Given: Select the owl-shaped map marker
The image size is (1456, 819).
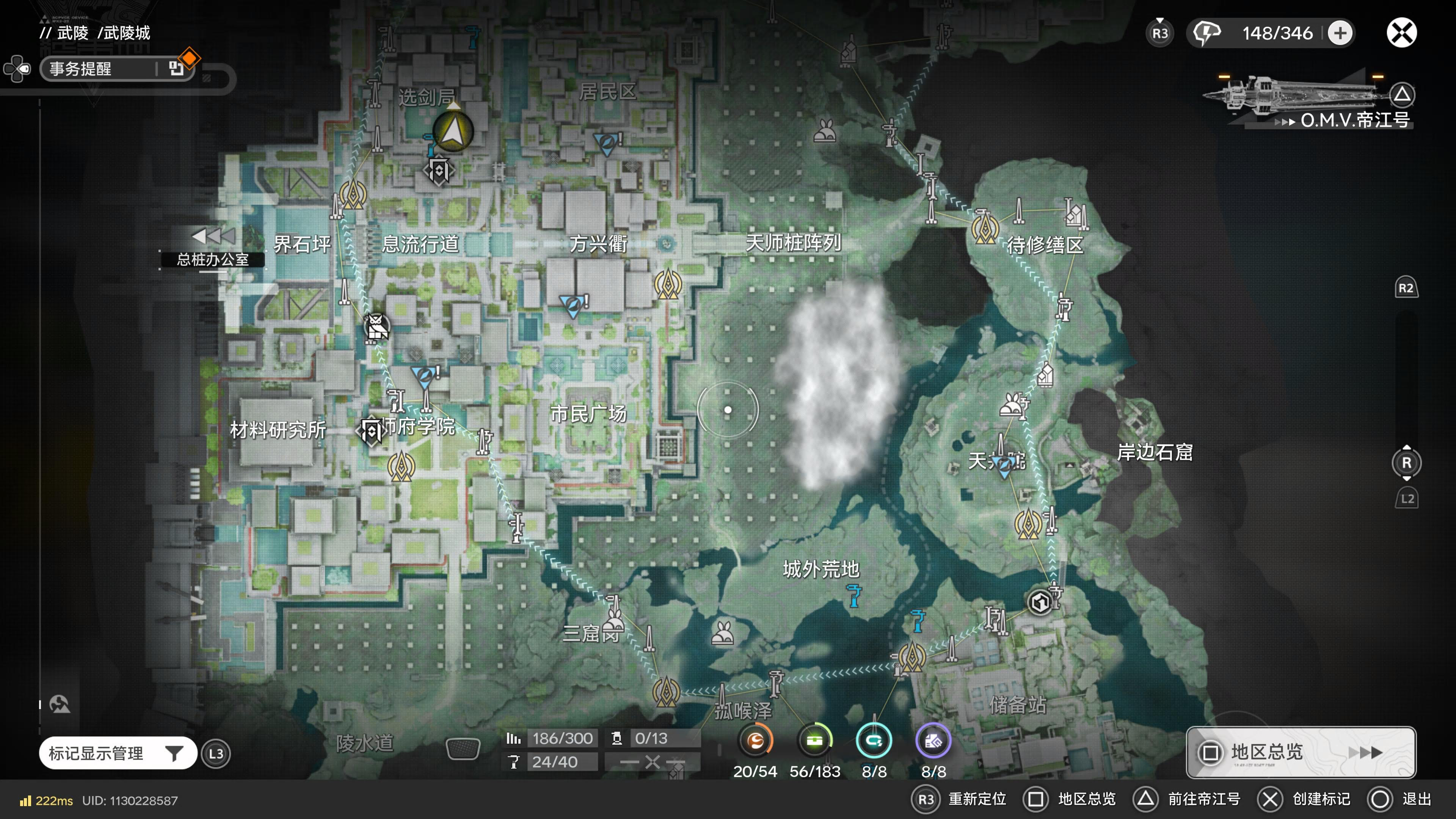Looking at the screenshot, I should [x=377, y=327].
